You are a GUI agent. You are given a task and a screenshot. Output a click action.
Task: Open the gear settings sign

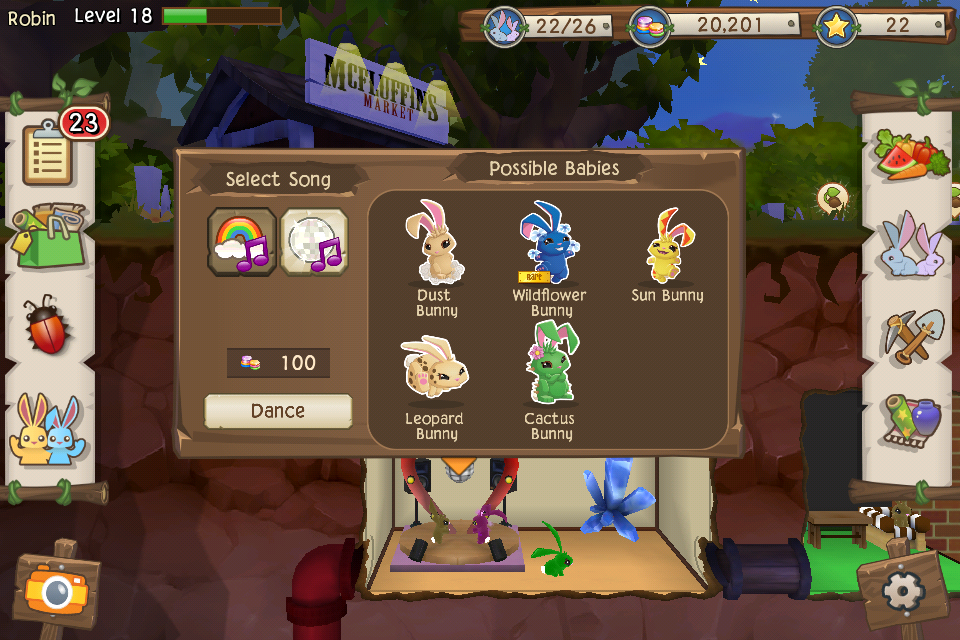click(x=903, y=592)
